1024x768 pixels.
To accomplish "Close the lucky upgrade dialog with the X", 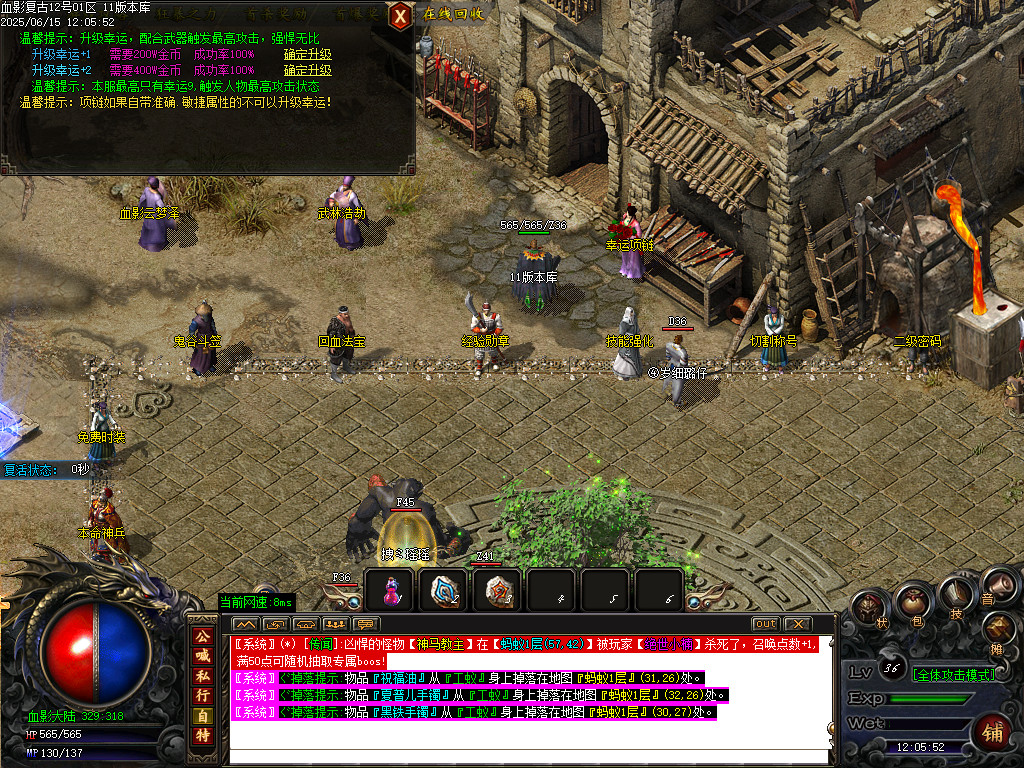I will tap(400, 15).
